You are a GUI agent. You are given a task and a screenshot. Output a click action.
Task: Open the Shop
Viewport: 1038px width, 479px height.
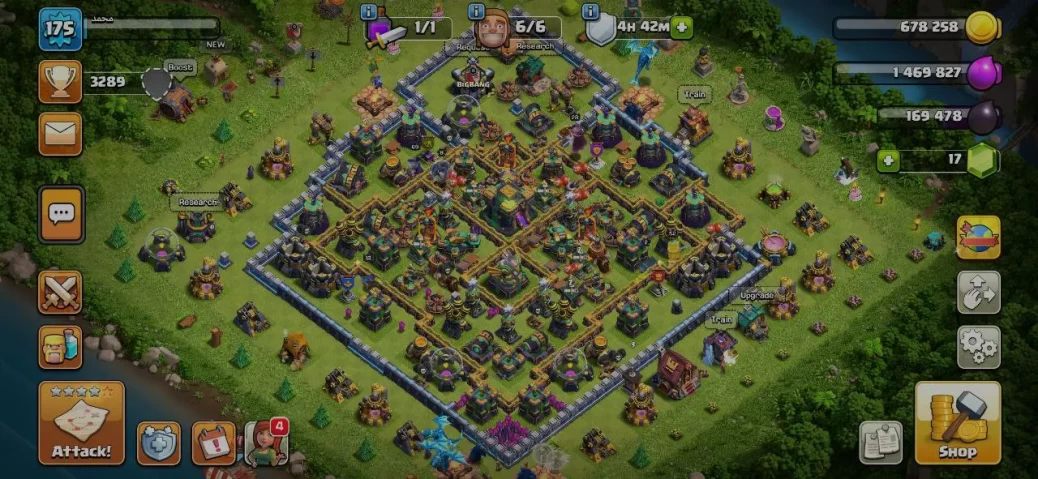click(x=957, y=423)
